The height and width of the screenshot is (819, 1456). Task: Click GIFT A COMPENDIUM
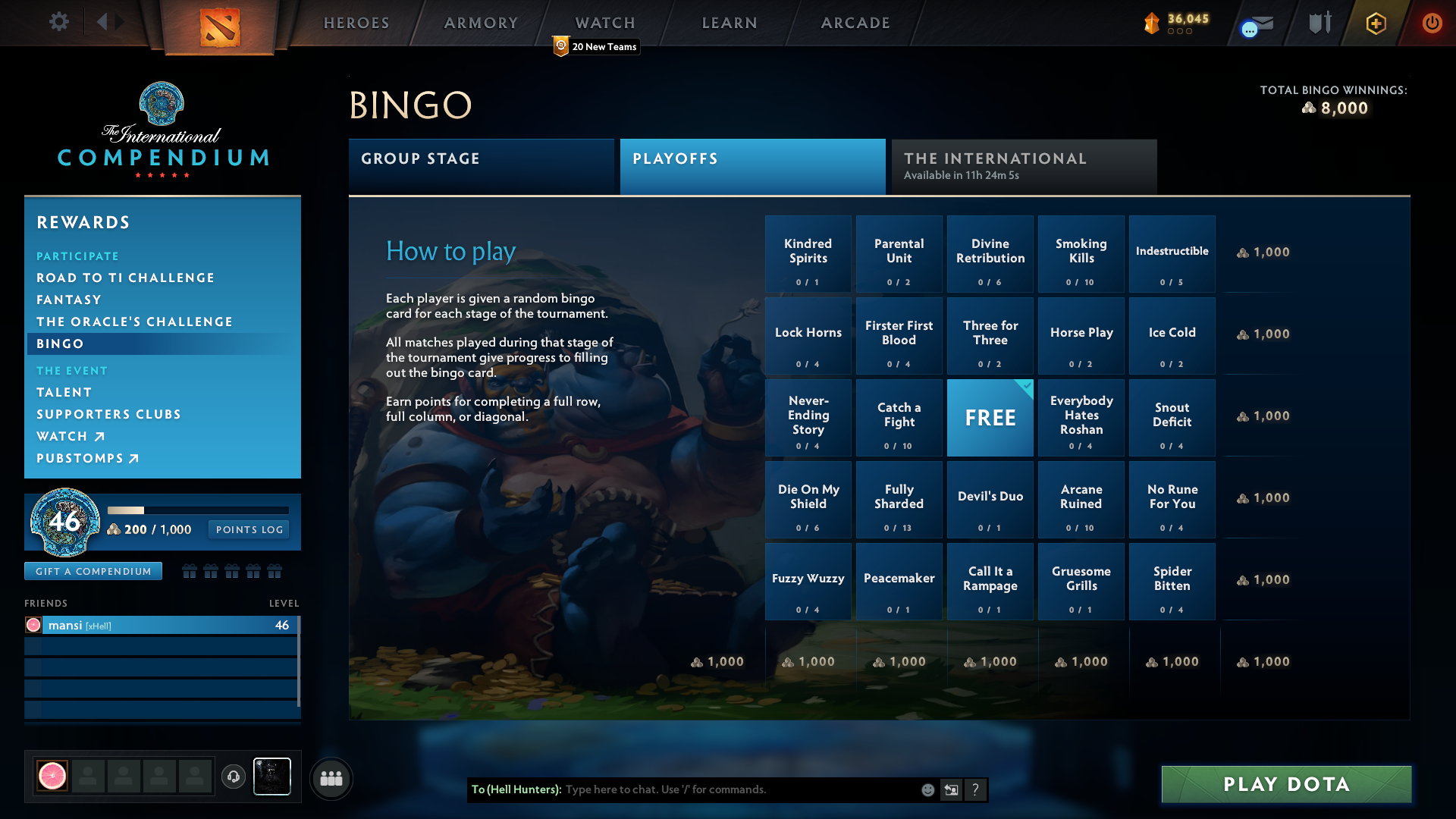[x=93, y=571]
